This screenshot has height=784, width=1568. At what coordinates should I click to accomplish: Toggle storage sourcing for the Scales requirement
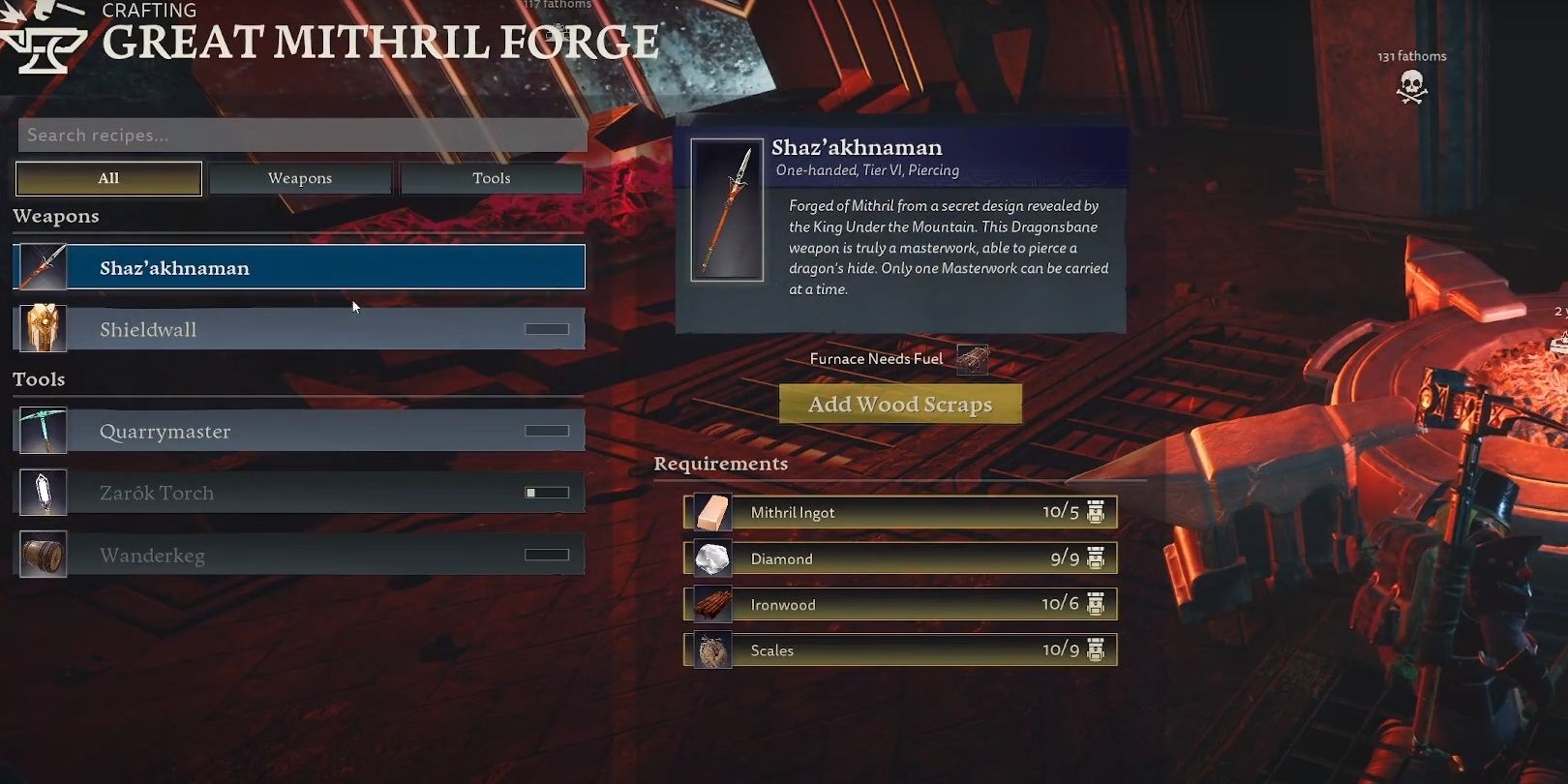[1095, 649]
